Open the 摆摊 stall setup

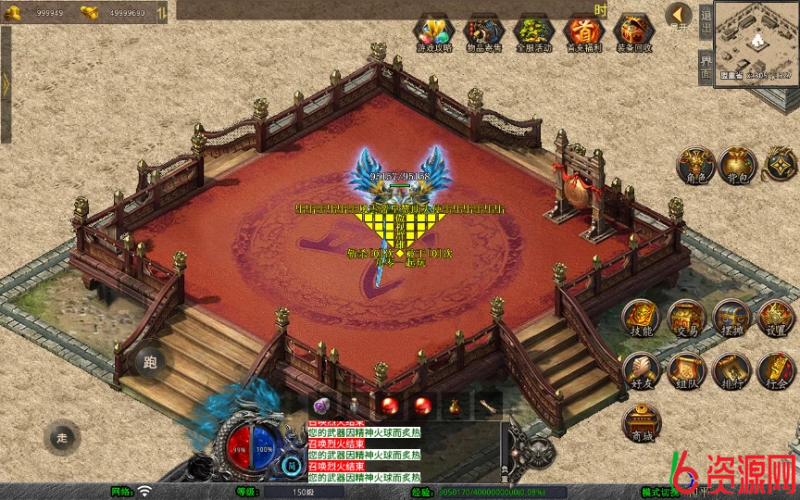(x=731, y=316)
